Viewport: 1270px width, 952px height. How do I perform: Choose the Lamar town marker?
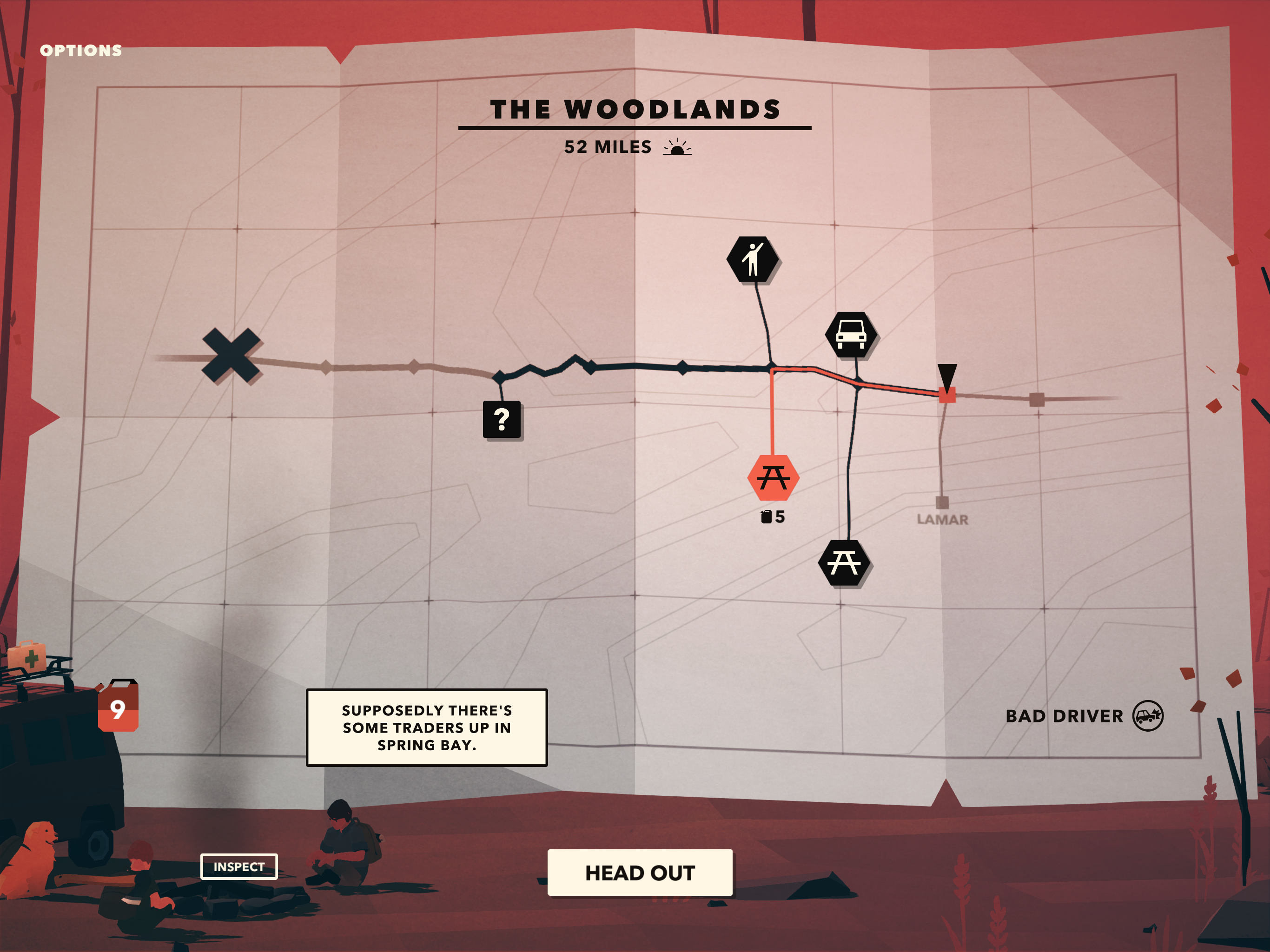tap(942, 503)
